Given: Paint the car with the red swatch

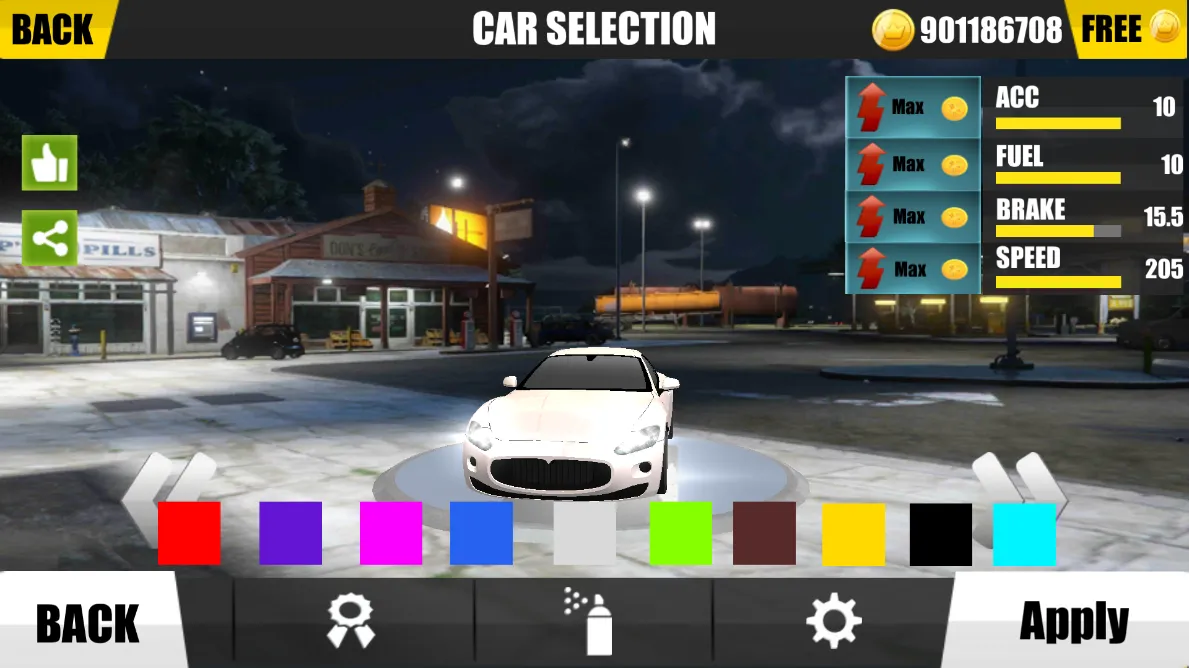Looking at the screenshot, I should (189, 533).
